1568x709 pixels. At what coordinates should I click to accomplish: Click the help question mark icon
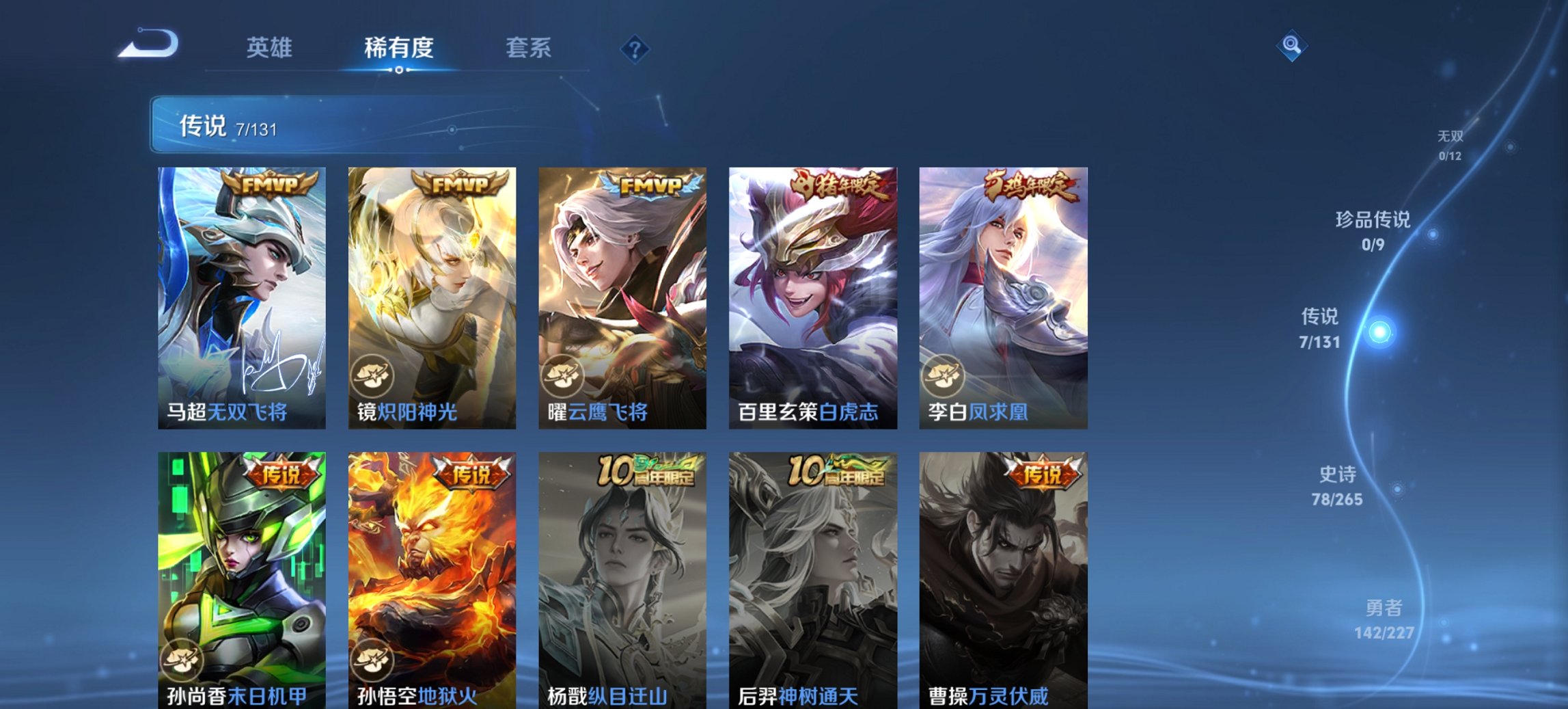click(x=635, y=49)
